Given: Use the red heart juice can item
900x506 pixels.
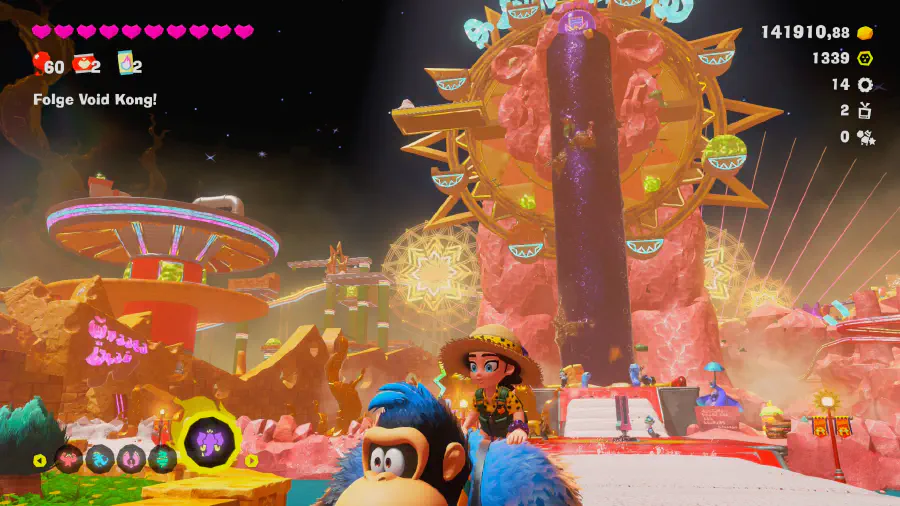Looking at the screenshot, I should [84, 65].
